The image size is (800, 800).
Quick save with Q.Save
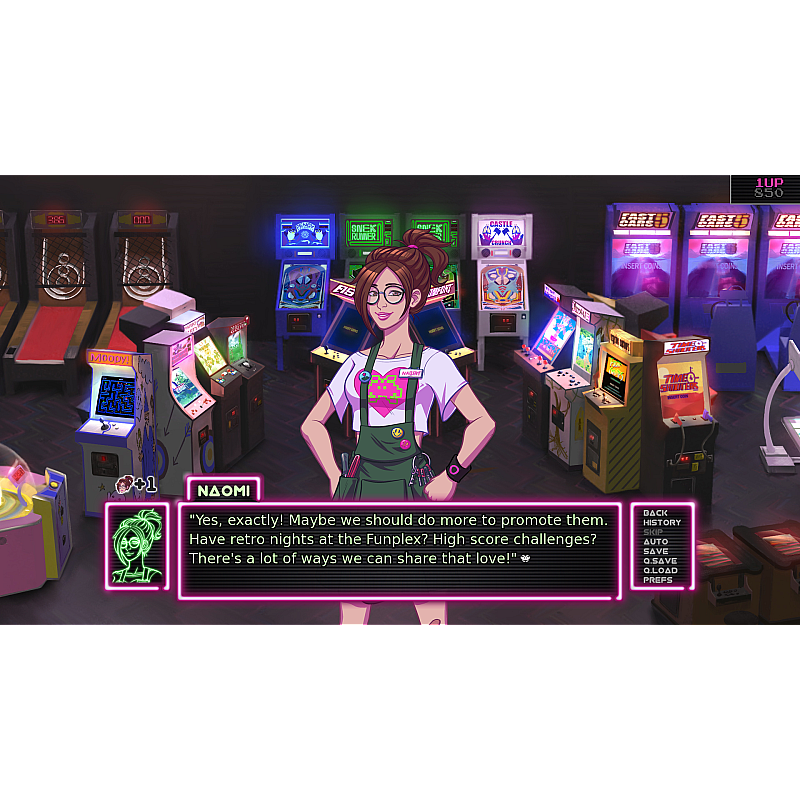[x=660, y=561]
